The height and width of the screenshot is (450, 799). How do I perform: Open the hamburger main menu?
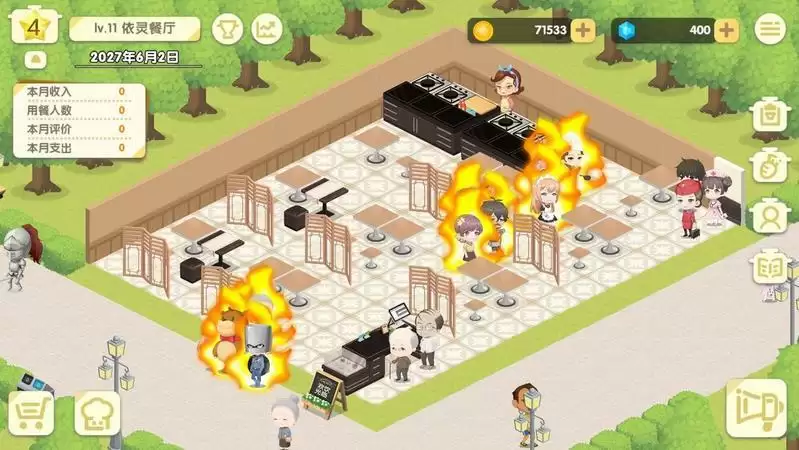[769, 30]
